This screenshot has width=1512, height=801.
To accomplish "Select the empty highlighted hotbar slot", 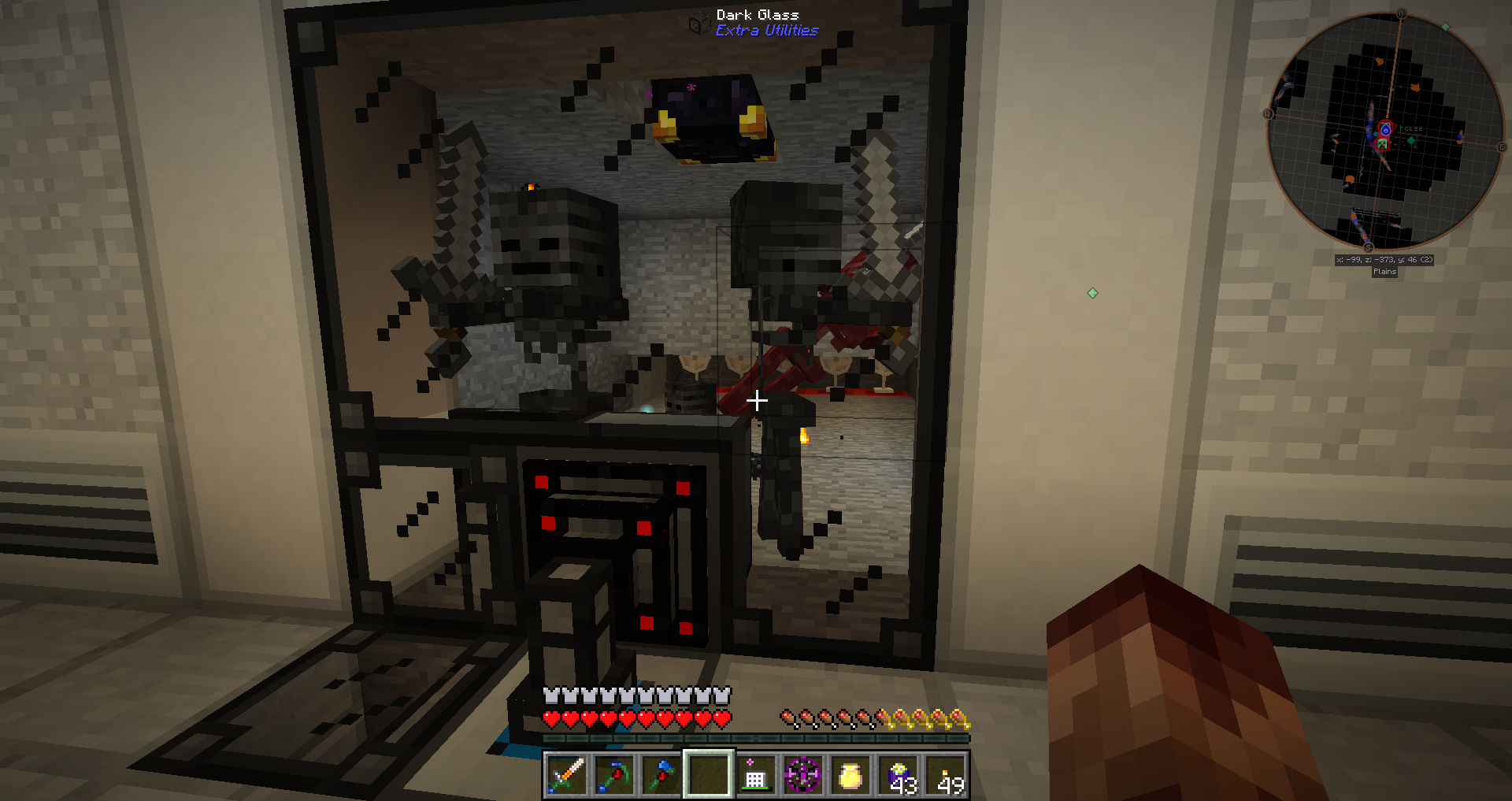I will point(709,775).
